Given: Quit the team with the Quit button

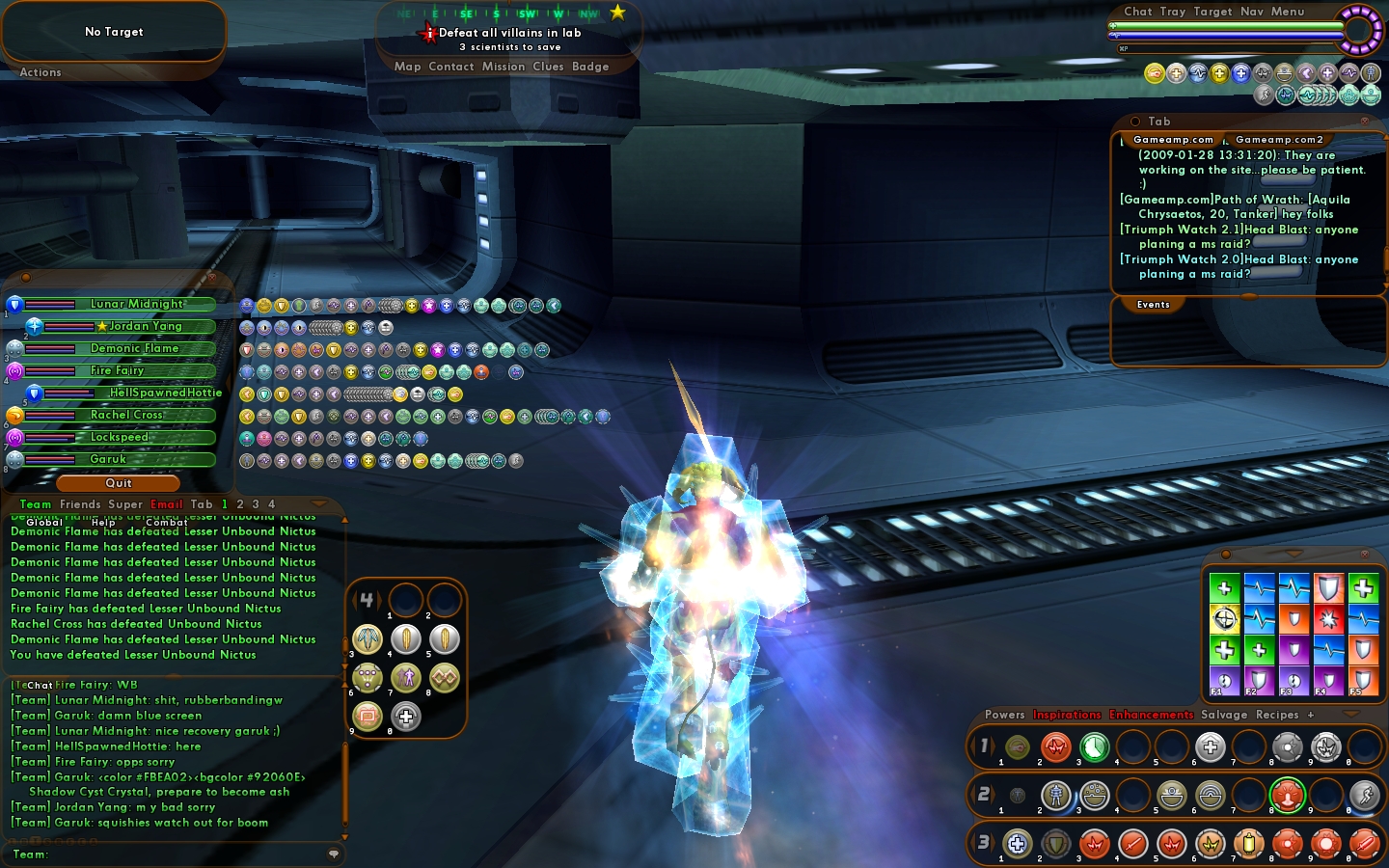Looking at the screenshot, I should tap(119, 483).
